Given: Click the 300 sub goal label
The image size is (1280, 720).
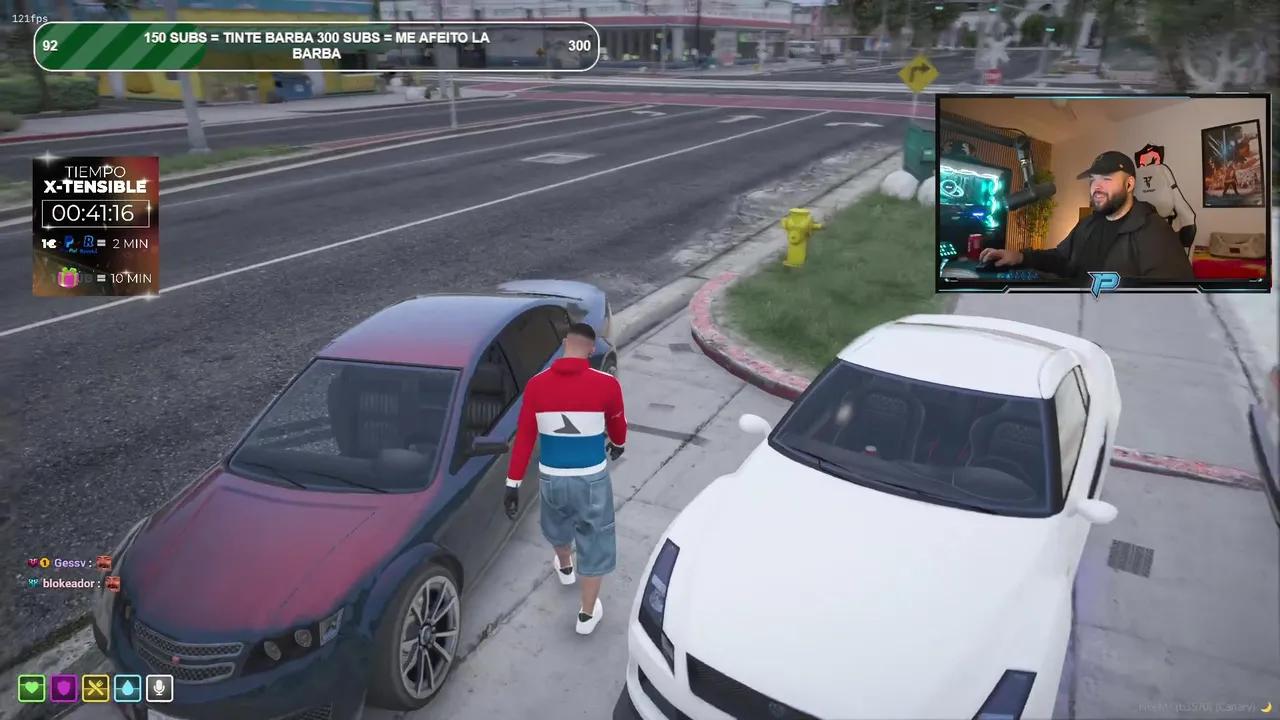Looking at the screenshot, I should tap(579, 45).
